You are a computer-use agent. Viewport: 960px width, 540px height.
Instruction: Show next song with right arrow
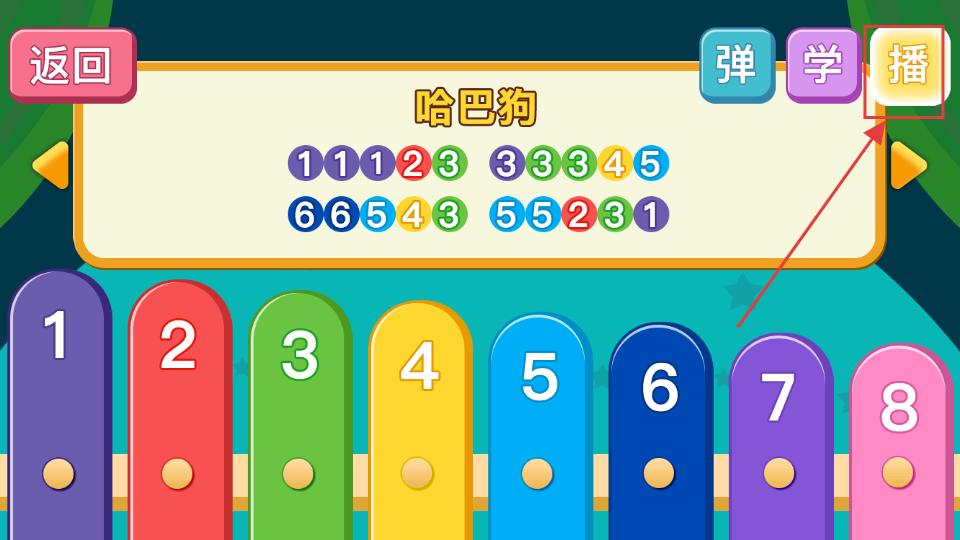pos(908,165)
